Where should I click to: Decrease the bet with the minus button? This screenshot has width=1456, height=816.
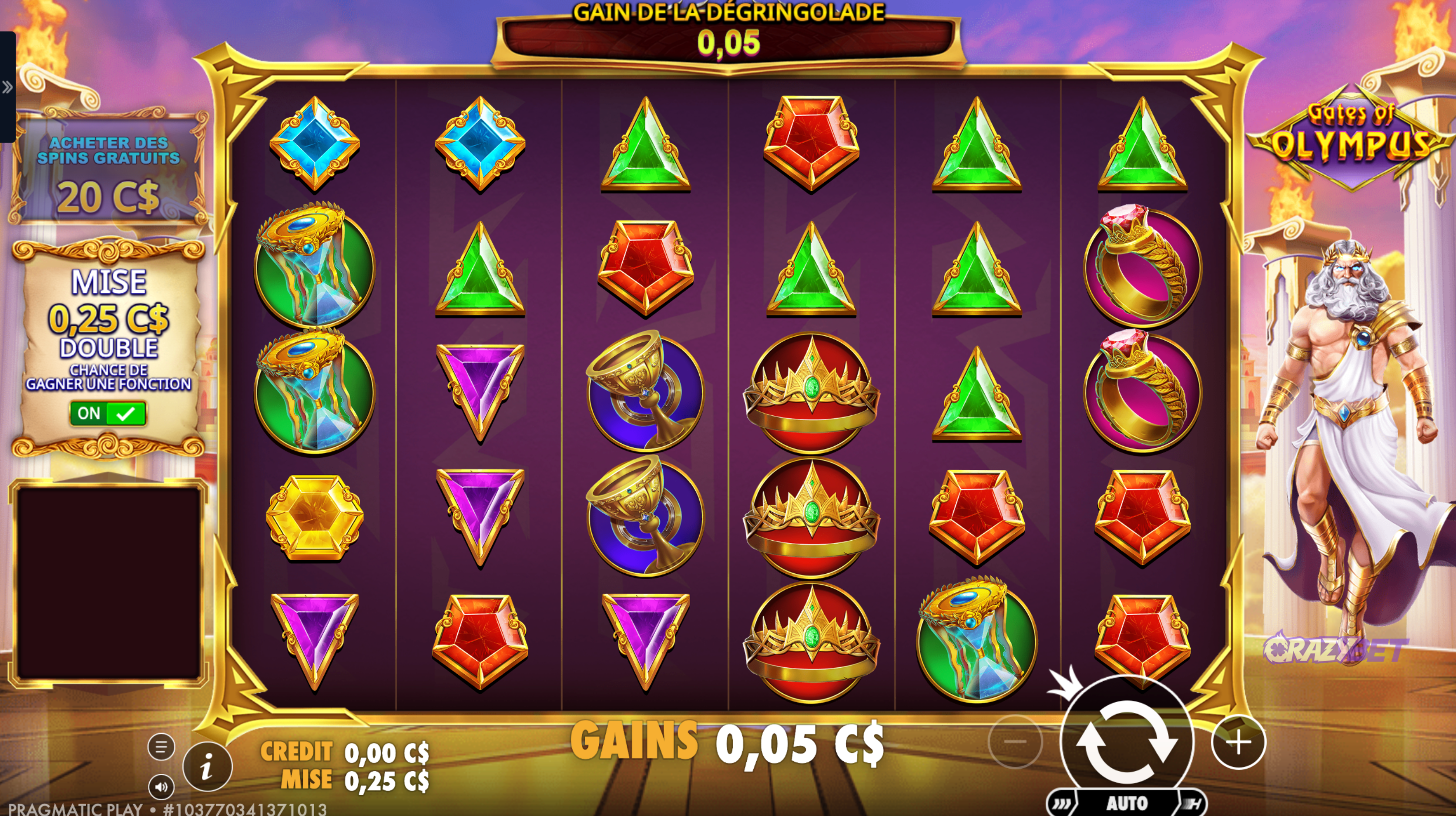tap(1015, 742)
